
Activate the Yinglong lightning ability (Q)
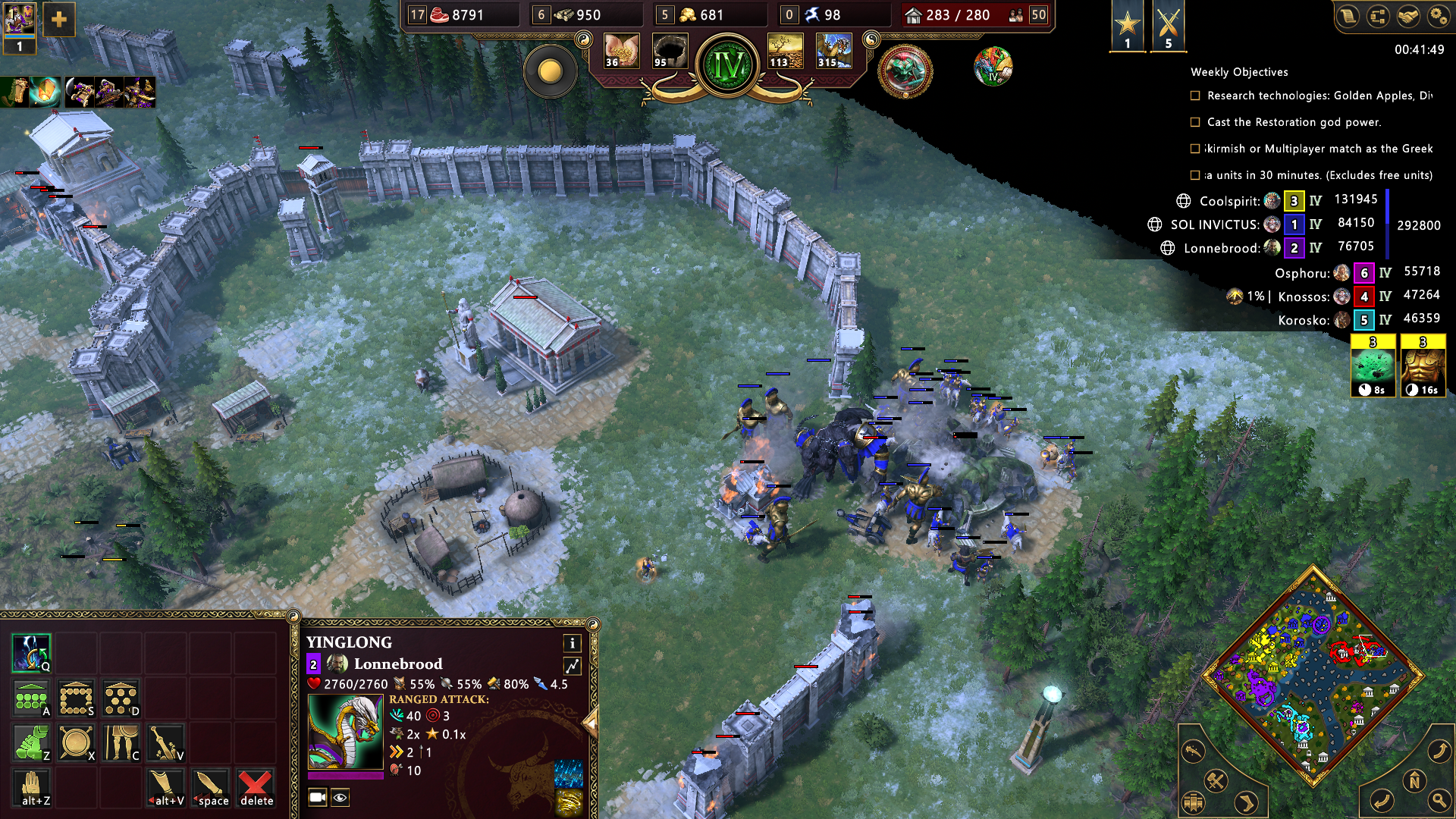tap(31, 653)
